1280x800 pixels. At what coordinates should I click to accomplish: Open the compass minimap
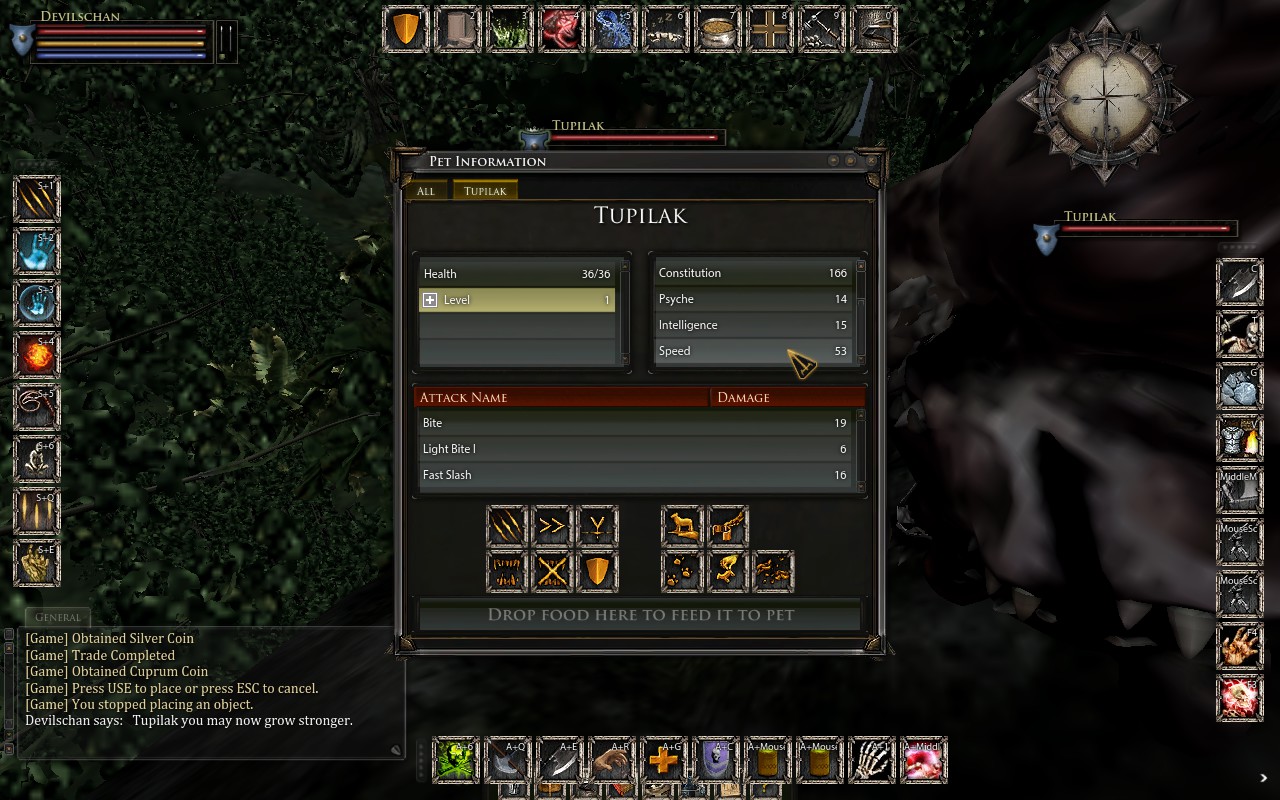[x=1105, y=98]
